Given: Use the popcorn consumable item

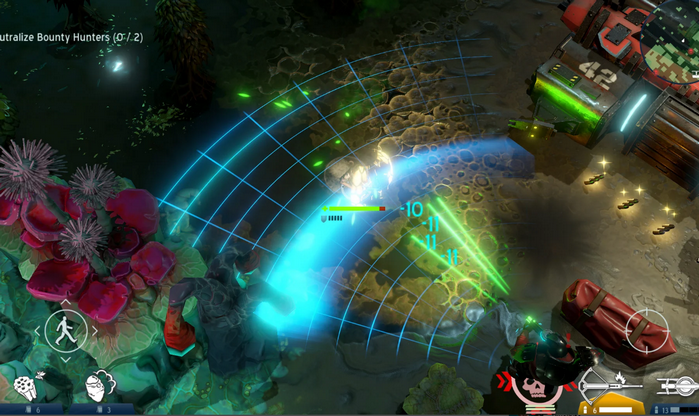Looking at the screenshot, I should click(x=25, y=387).
